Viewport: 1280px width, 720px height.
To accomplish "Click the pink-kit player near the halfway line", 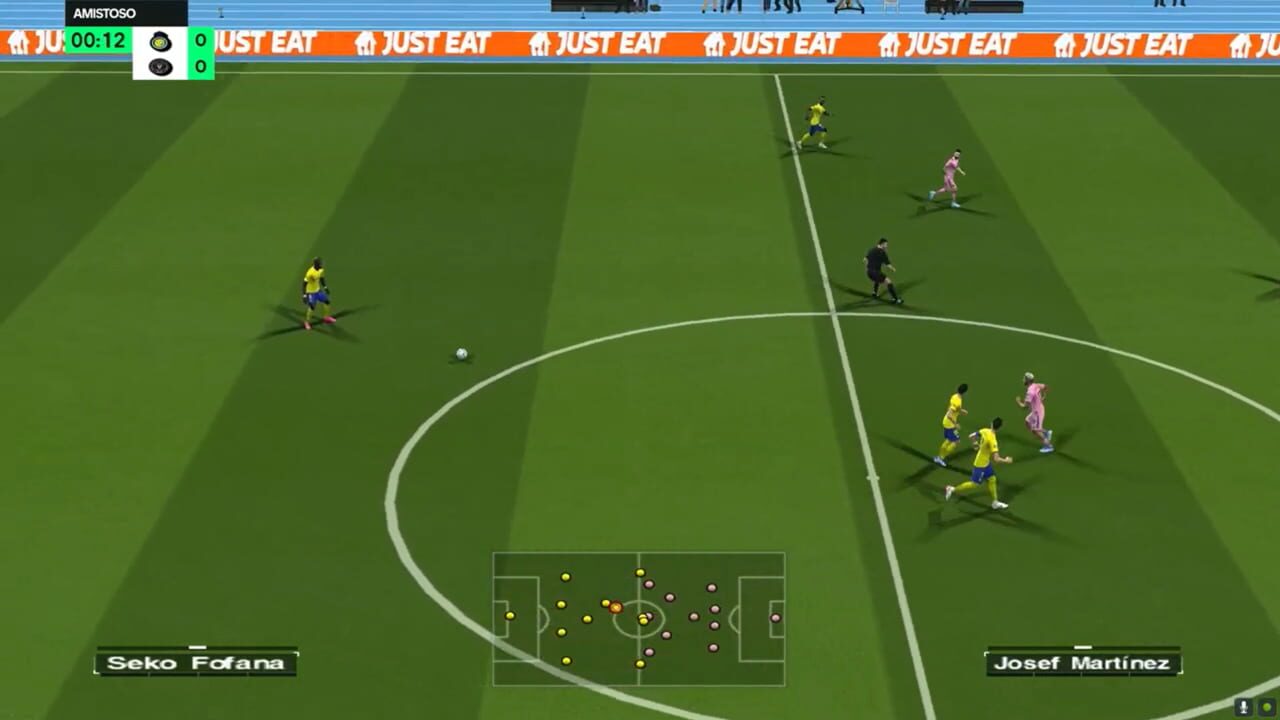I will tap(1034, 410).
